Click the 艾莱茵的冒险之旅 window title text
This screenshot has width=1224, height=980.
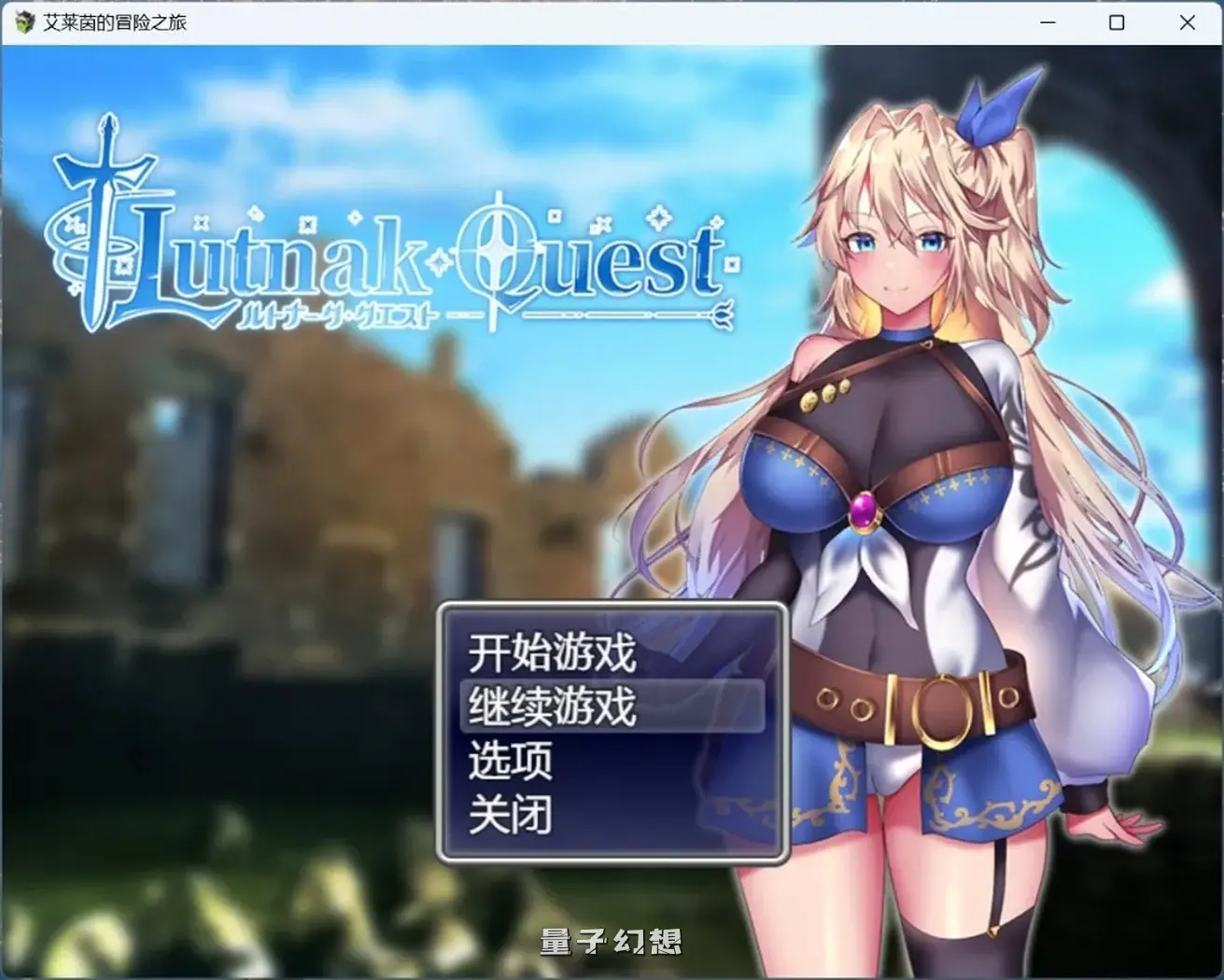pos(112,21)
